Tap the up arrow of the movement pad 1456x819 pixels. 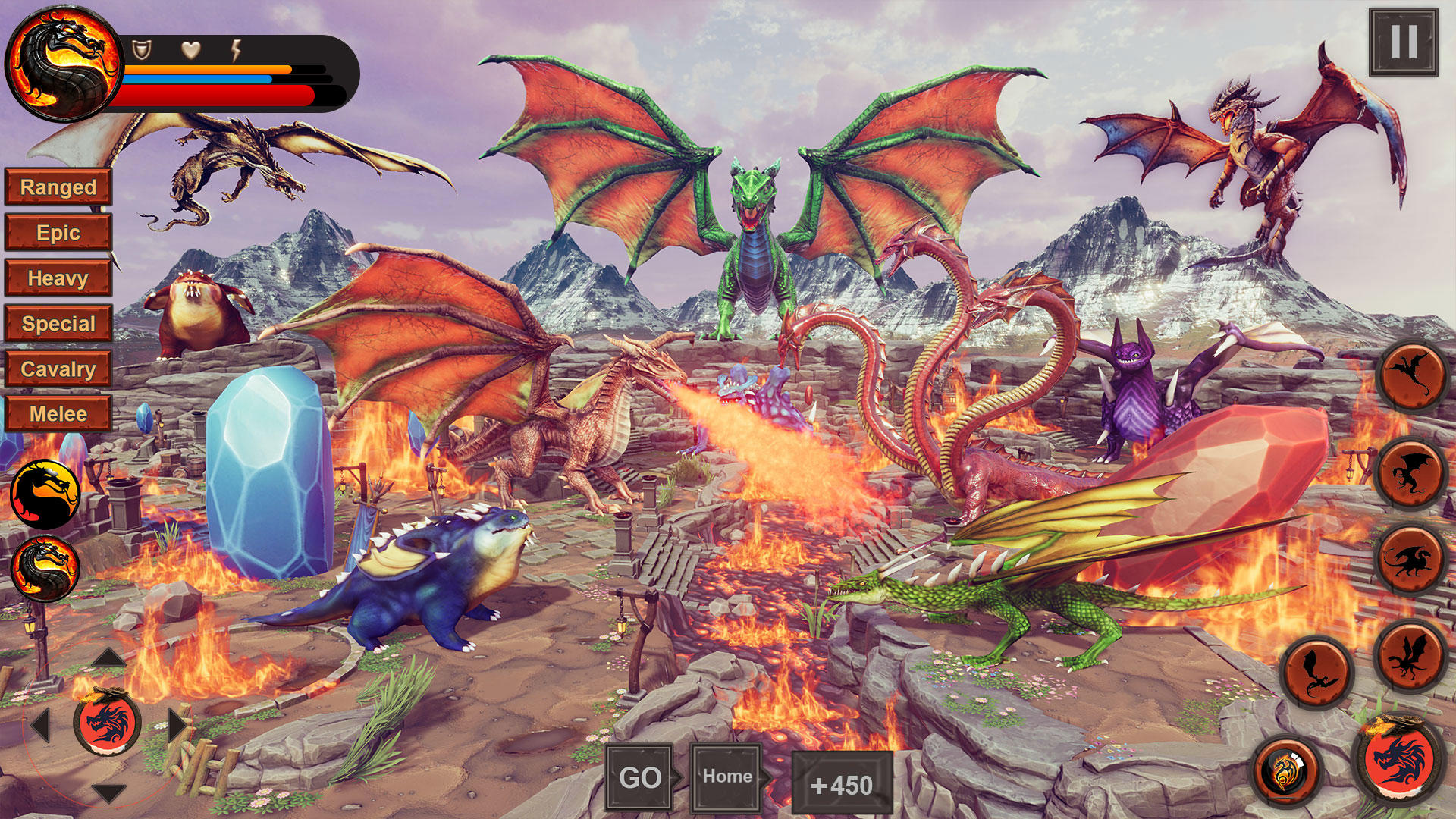108,657
